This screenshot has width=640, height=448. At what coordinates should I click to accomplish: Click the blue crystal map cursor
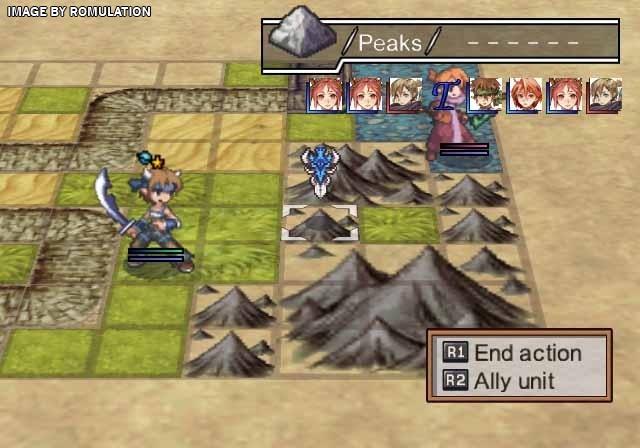[320, 167]
